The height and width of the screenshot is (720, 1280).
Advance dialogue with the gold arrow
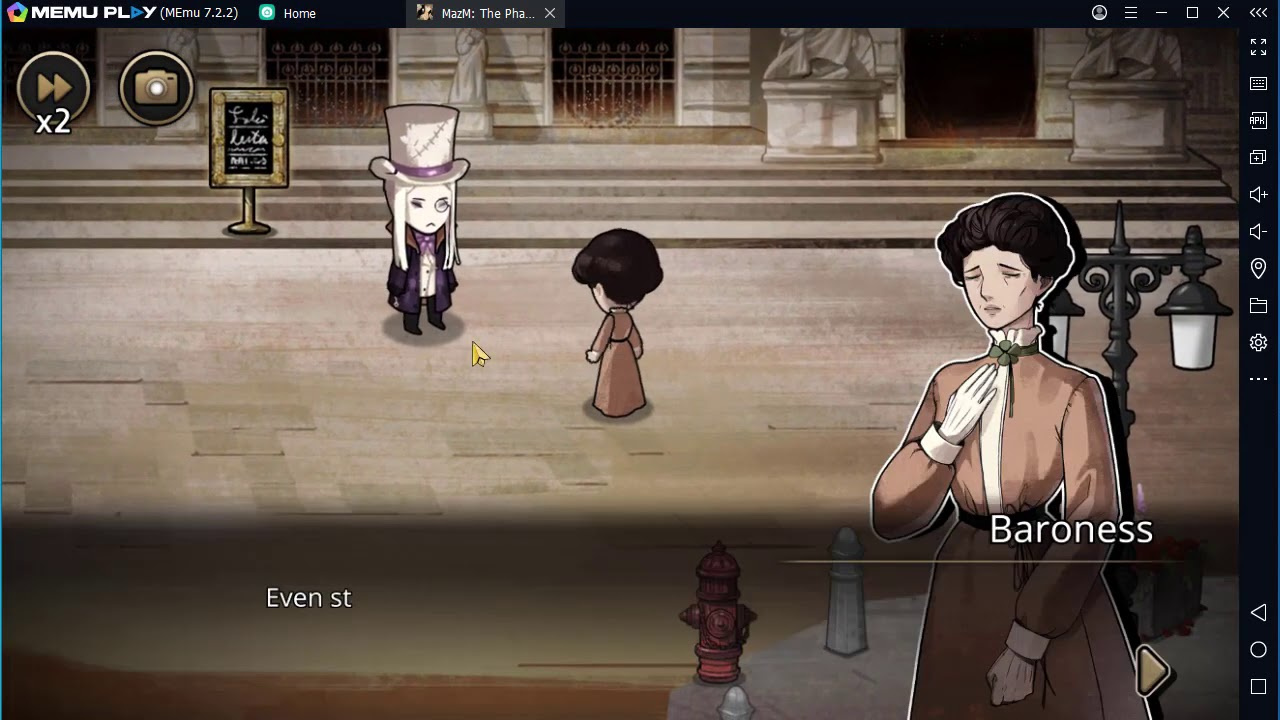1153,671
